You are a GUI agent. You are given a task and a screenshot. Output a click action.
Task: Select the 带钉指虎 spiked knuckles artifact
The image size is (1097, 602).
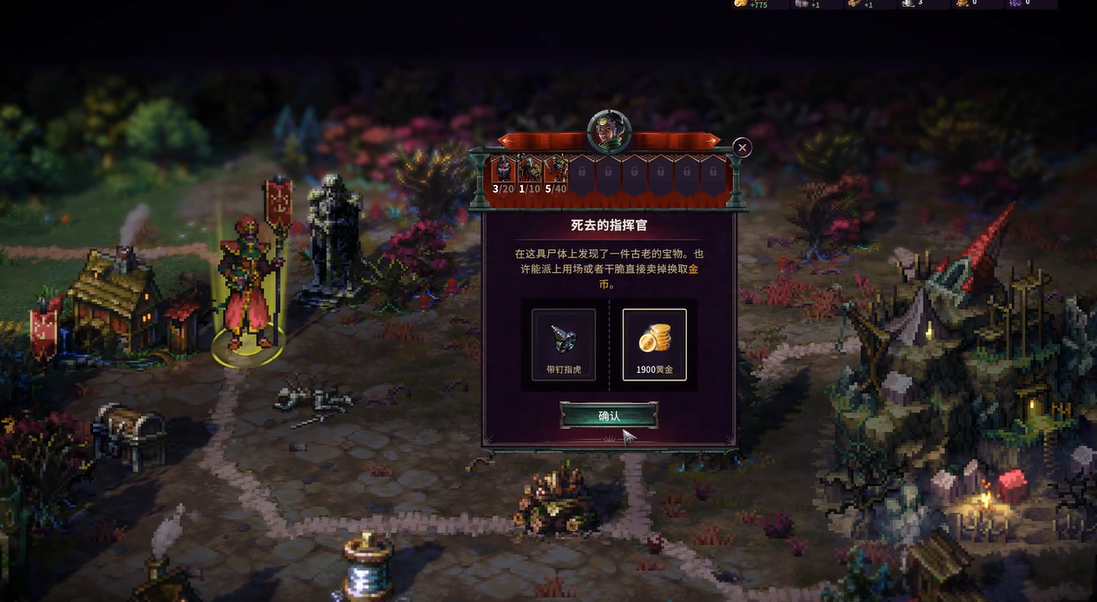click(563, 344)
